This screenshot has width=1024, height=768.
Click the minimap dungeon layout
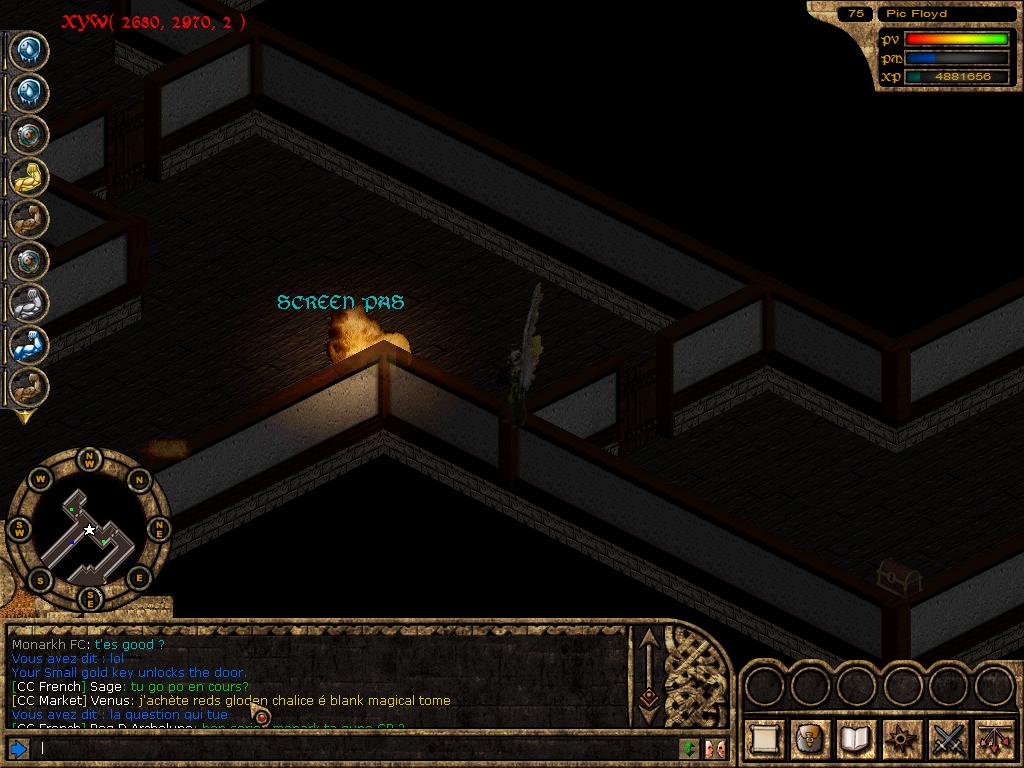point(88,535)
